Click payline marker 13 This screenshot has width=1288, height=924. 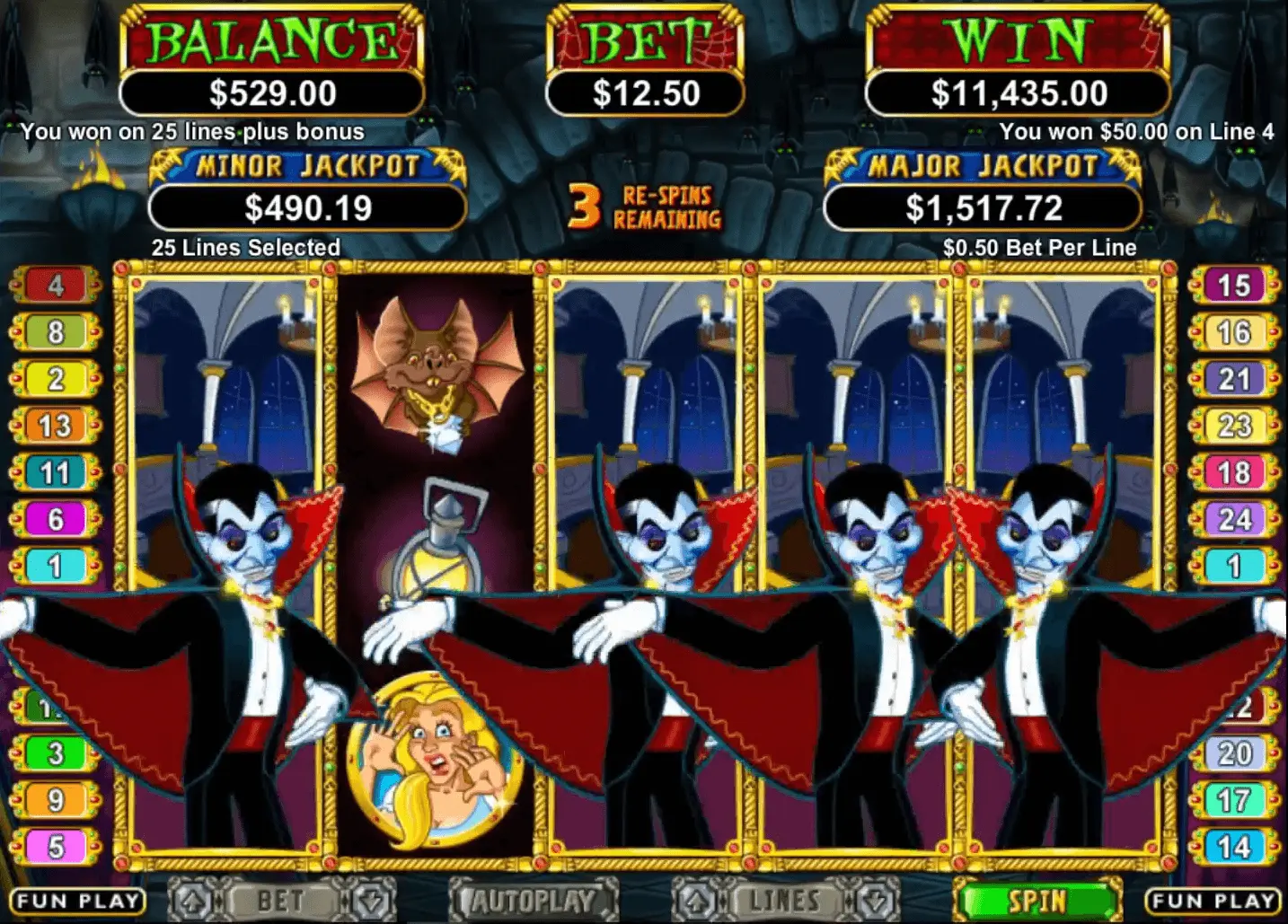click(56, 426)
